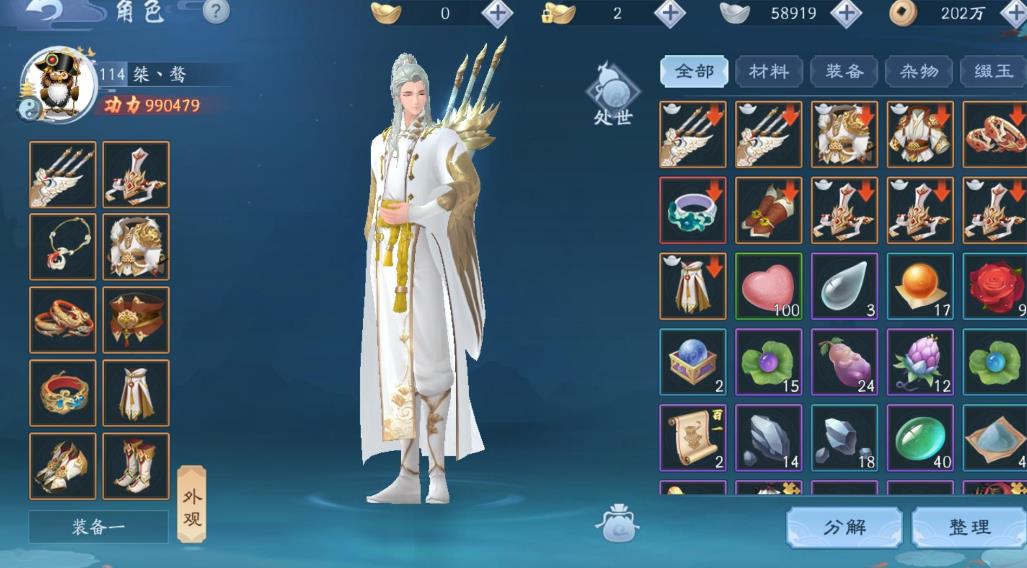Click the 分解 decompose button
Viewport: 1027px width, 568px height.
(844, 527)
